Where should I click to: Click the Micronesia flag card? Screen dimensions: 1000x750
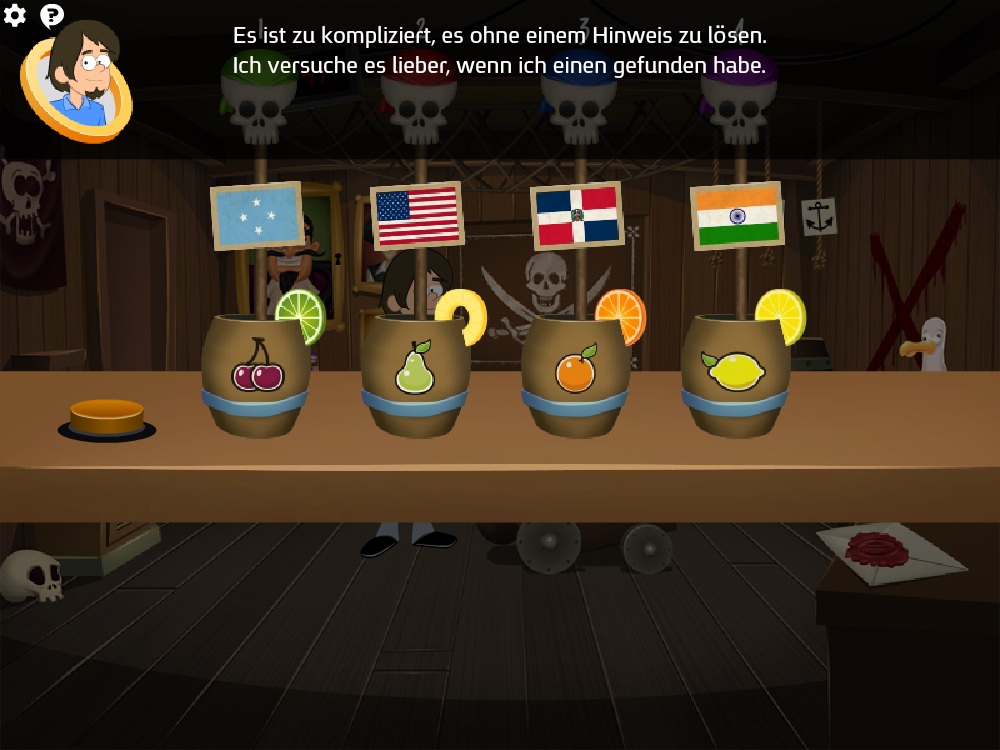pyautogui.click(x=257, y=215)
